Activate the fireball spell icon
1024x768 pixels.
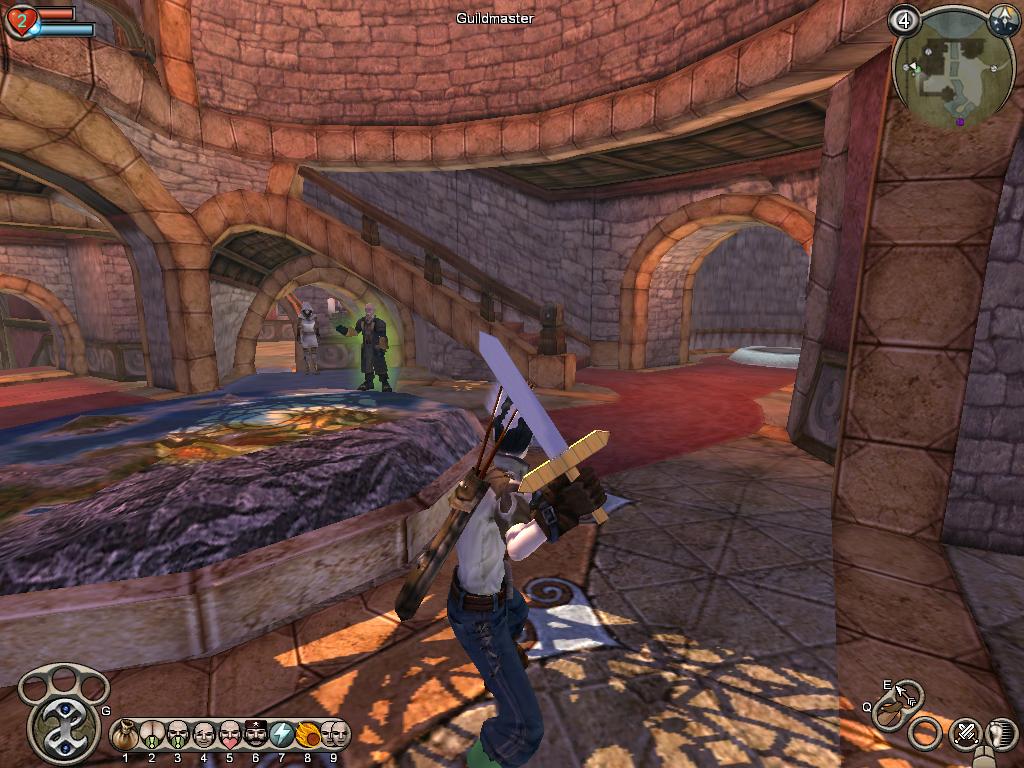coord(308,735)
